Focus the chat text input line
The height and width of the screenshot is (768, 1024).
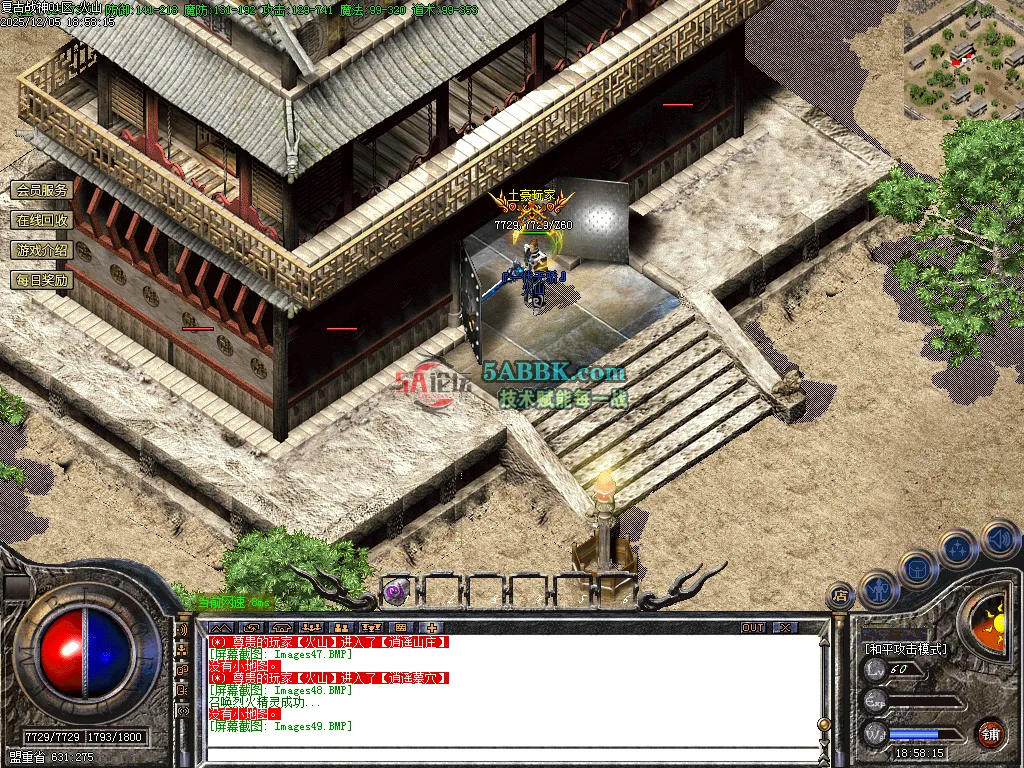pos(500,757)
